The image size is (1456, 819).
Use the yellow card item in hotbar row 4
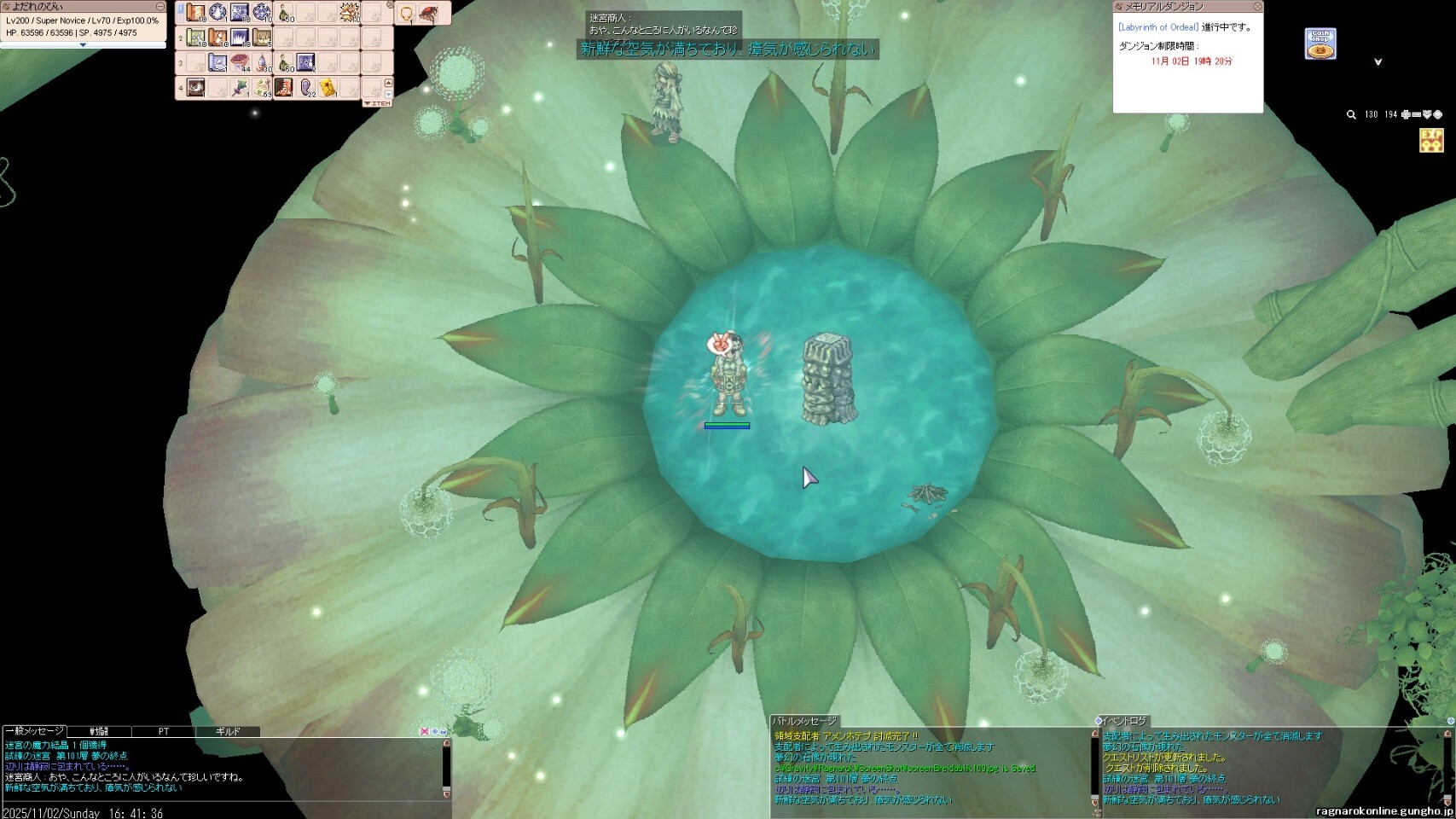pyautogui.click(x=328, y=87)
